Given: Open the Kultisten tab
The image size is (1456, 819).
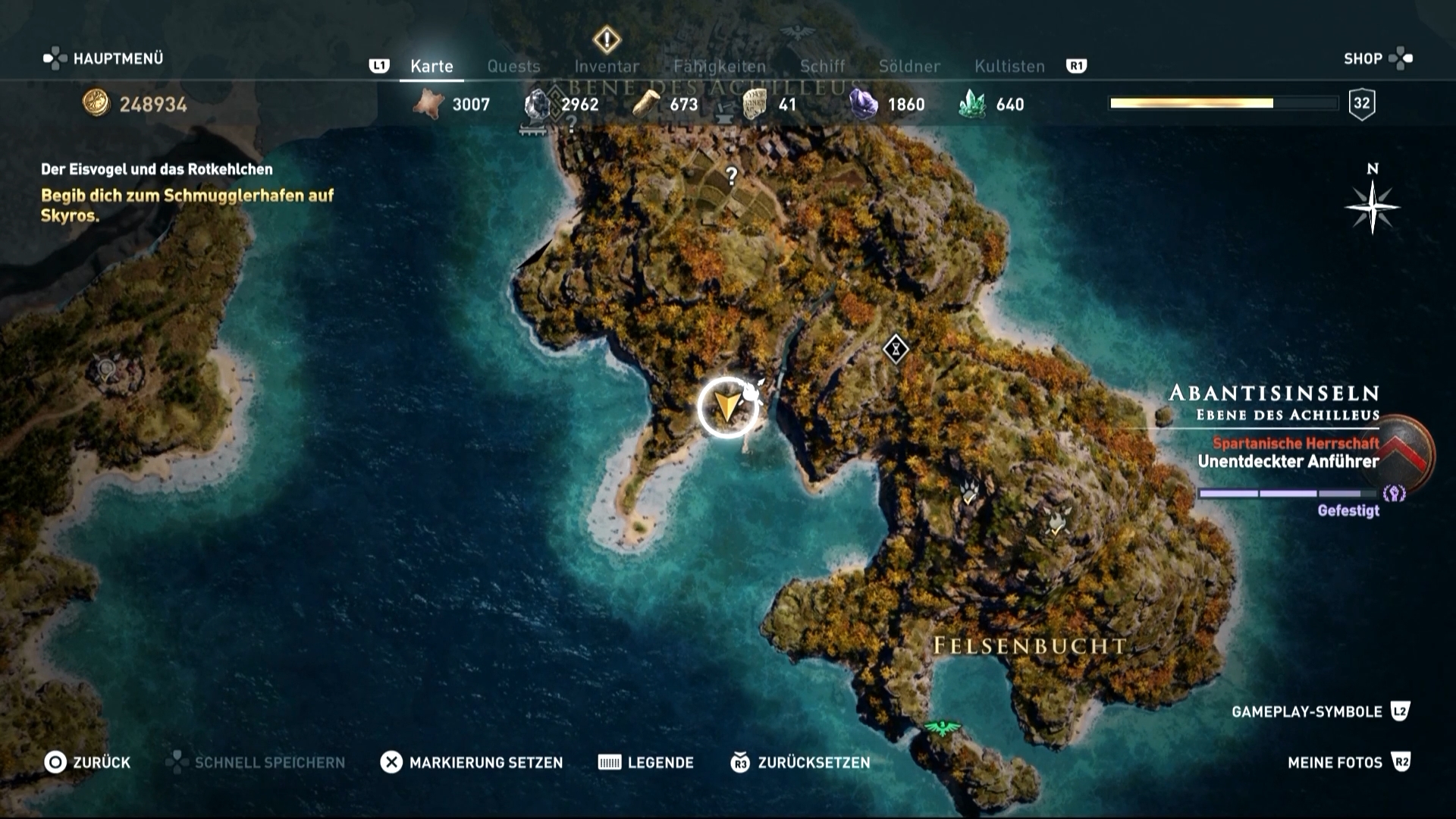Looking at the screenshot, I should [x=1009, y=66].
